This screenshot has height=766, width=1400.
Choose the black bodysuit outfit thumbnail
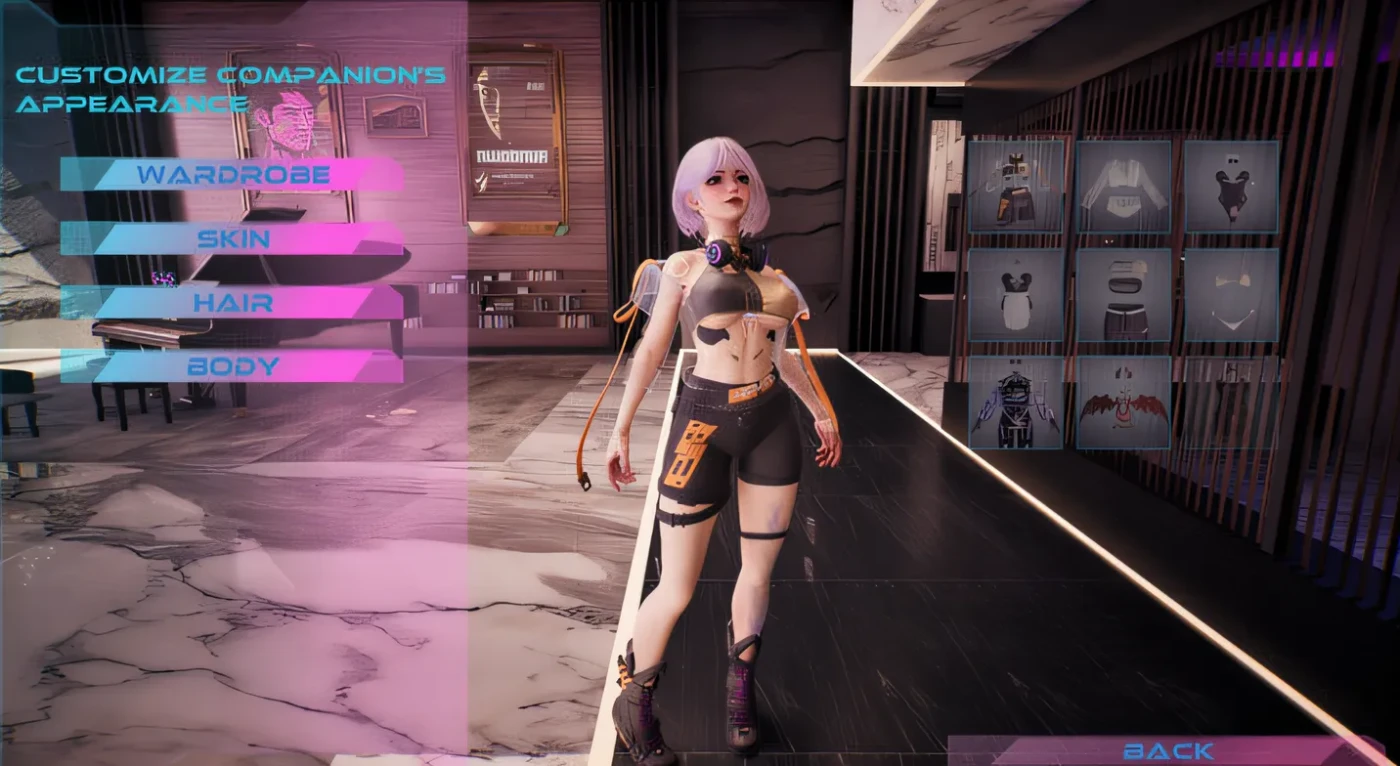click(x=1231, y=187)
